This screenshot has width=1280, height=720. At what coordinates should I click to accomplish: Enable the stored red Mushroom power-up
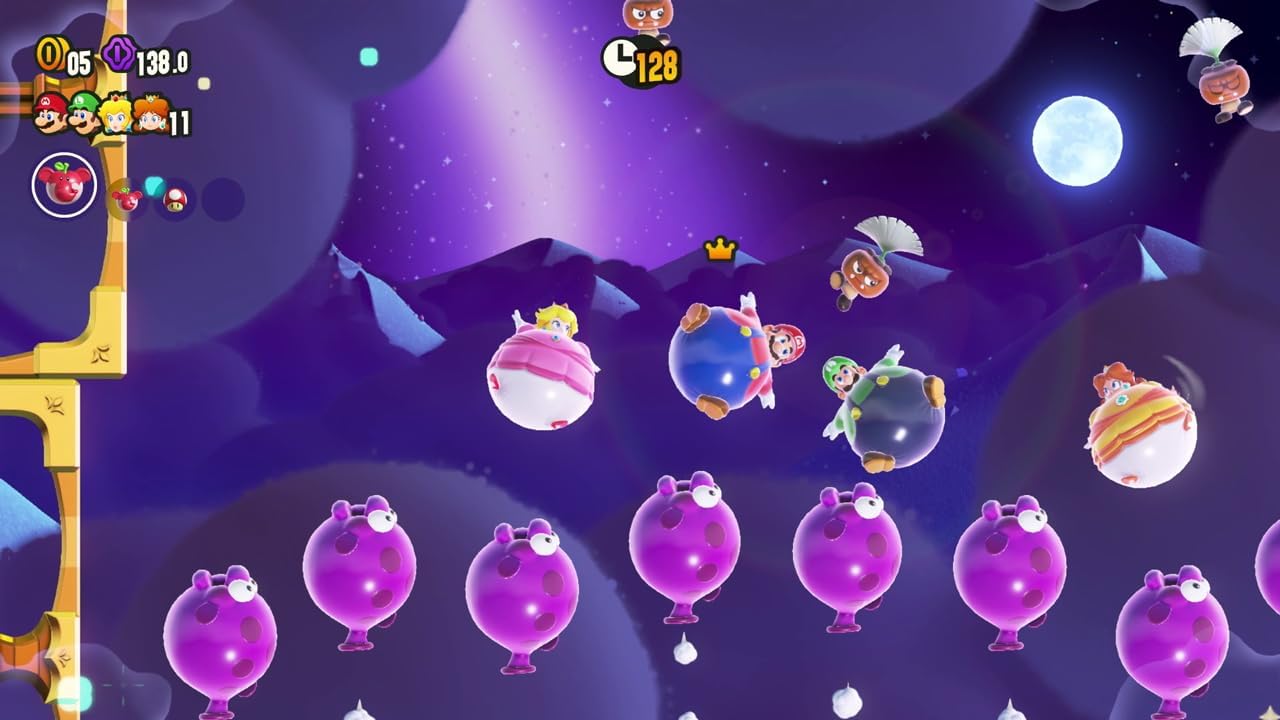point(173,200)
